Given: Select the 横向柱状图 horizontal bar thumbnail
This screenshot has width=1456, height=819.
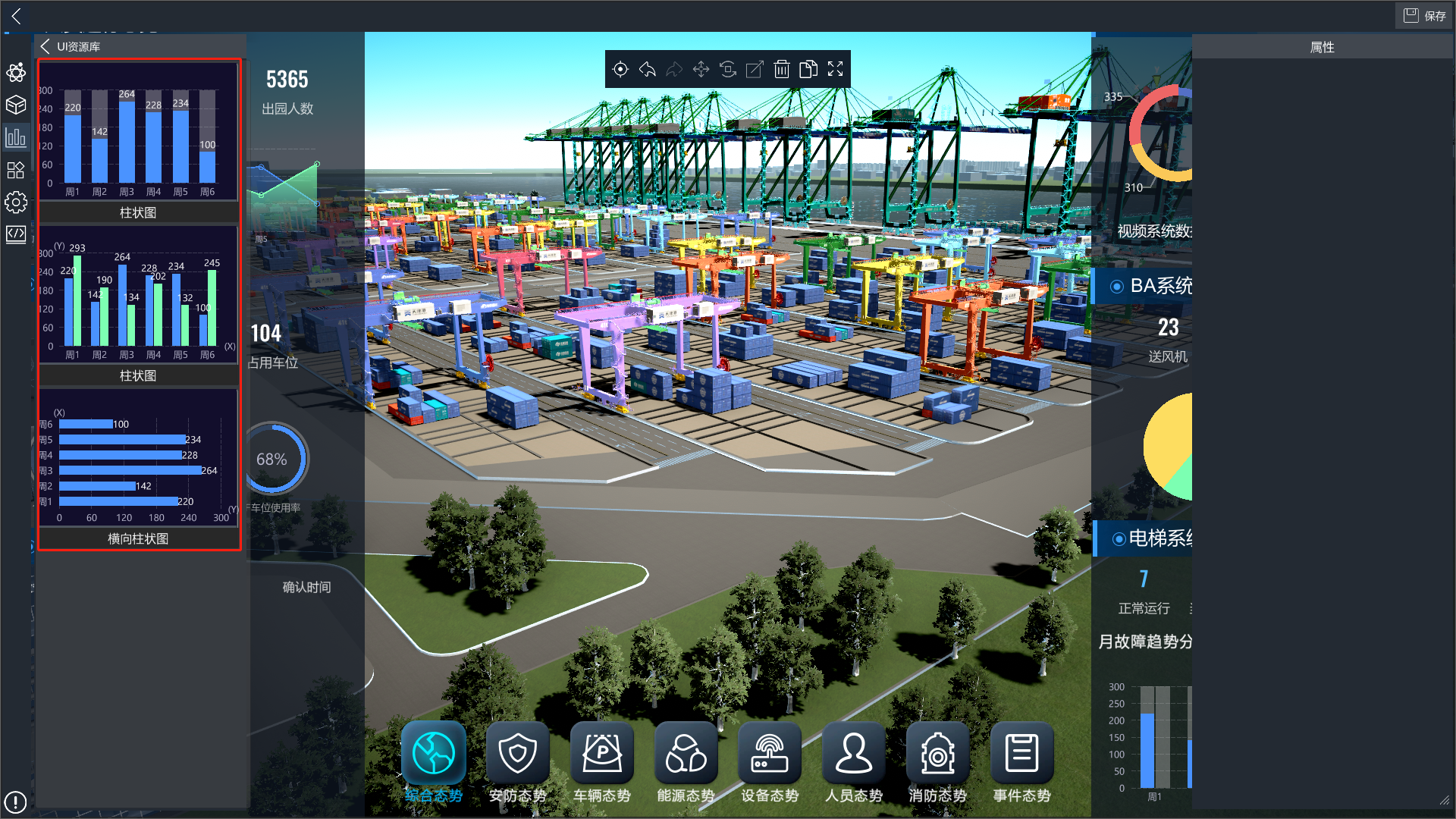Looking at the screenshot, I should click(138, 466).
